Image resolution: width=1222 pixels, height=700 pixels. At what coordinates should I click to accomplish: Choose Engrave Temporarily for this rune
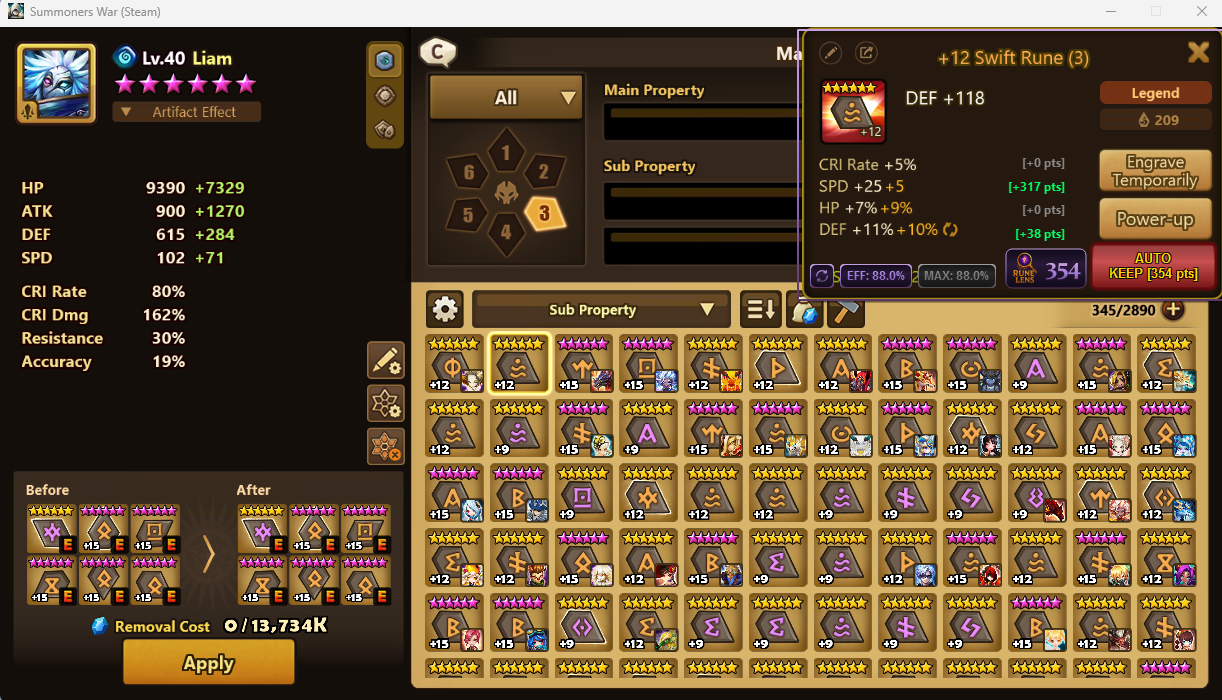(1155, 171)
